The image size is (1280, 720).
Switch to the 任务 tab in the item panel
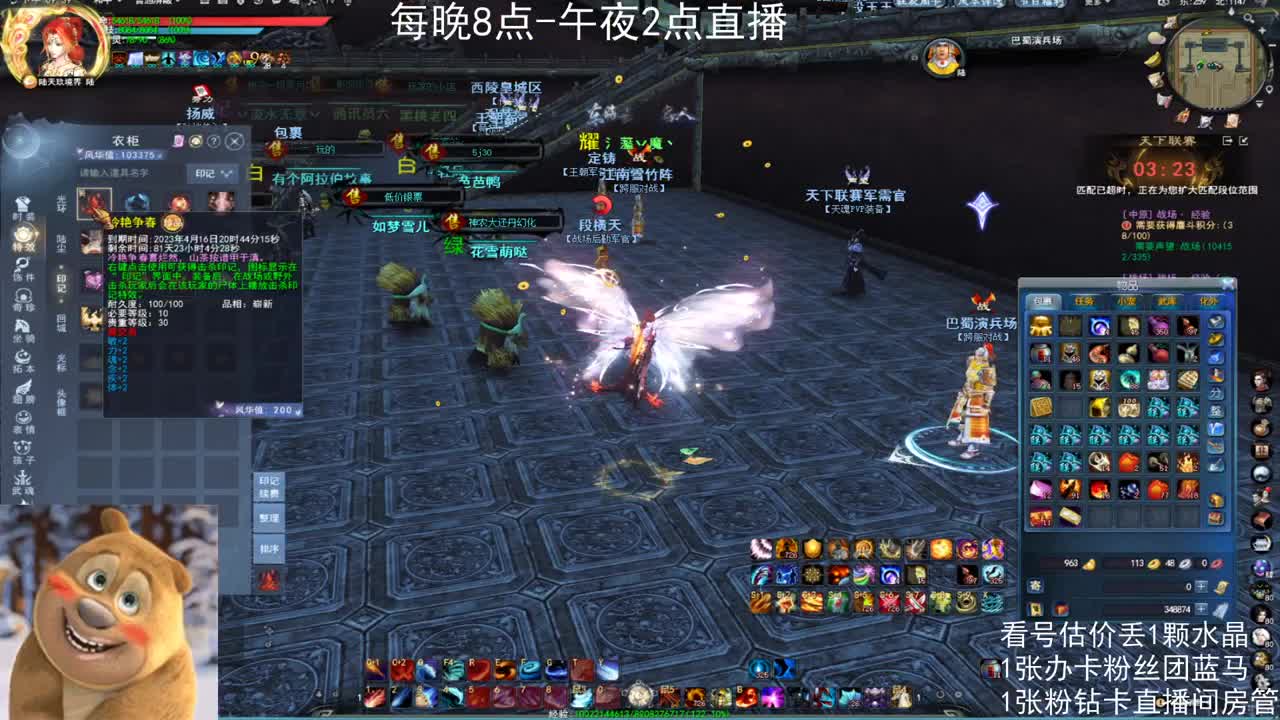[1088, 301]
